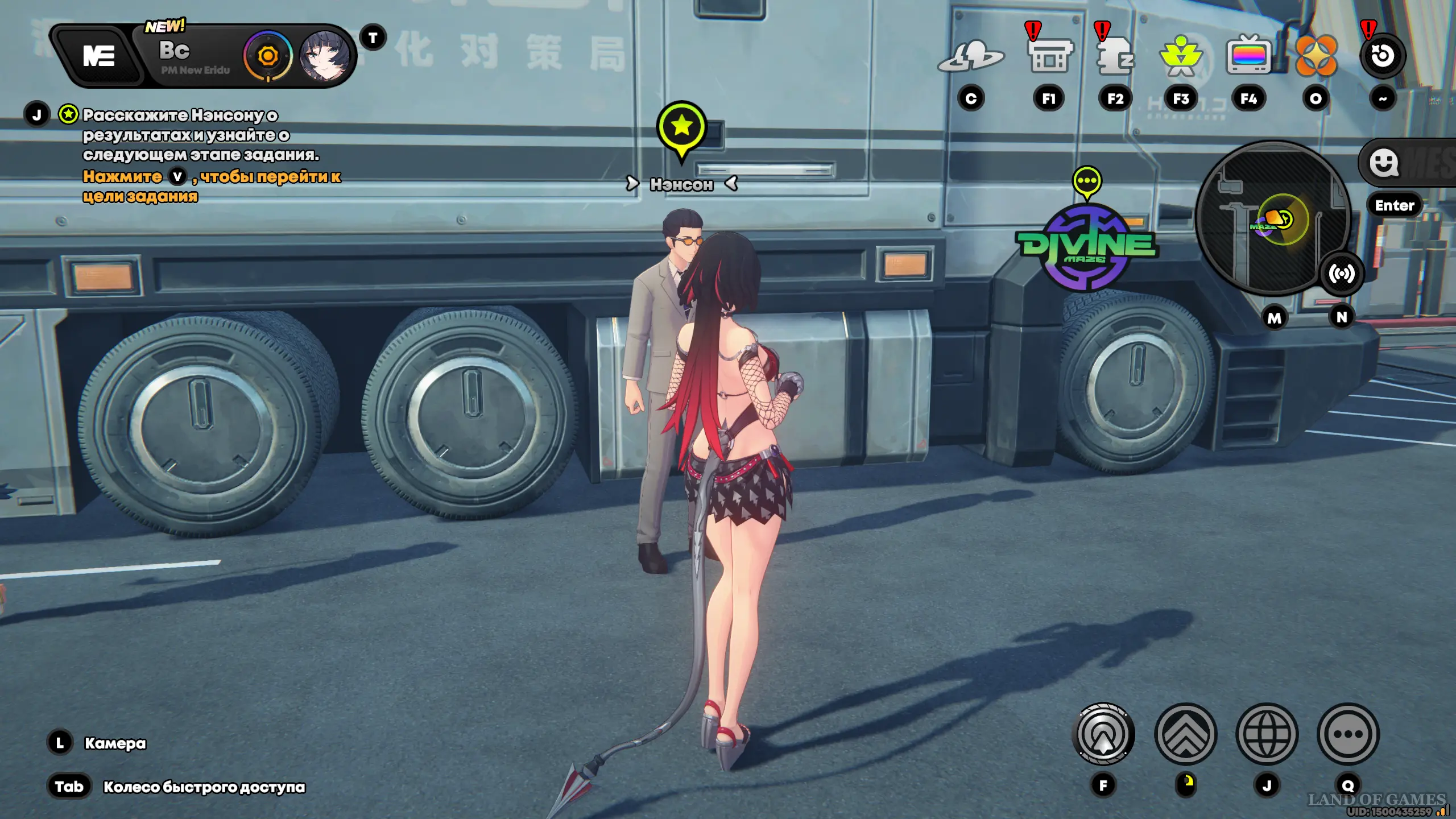Open the flying hat icon in the top bar
This screenshot has height=819, width=1456.
click(x=971, y=56)
